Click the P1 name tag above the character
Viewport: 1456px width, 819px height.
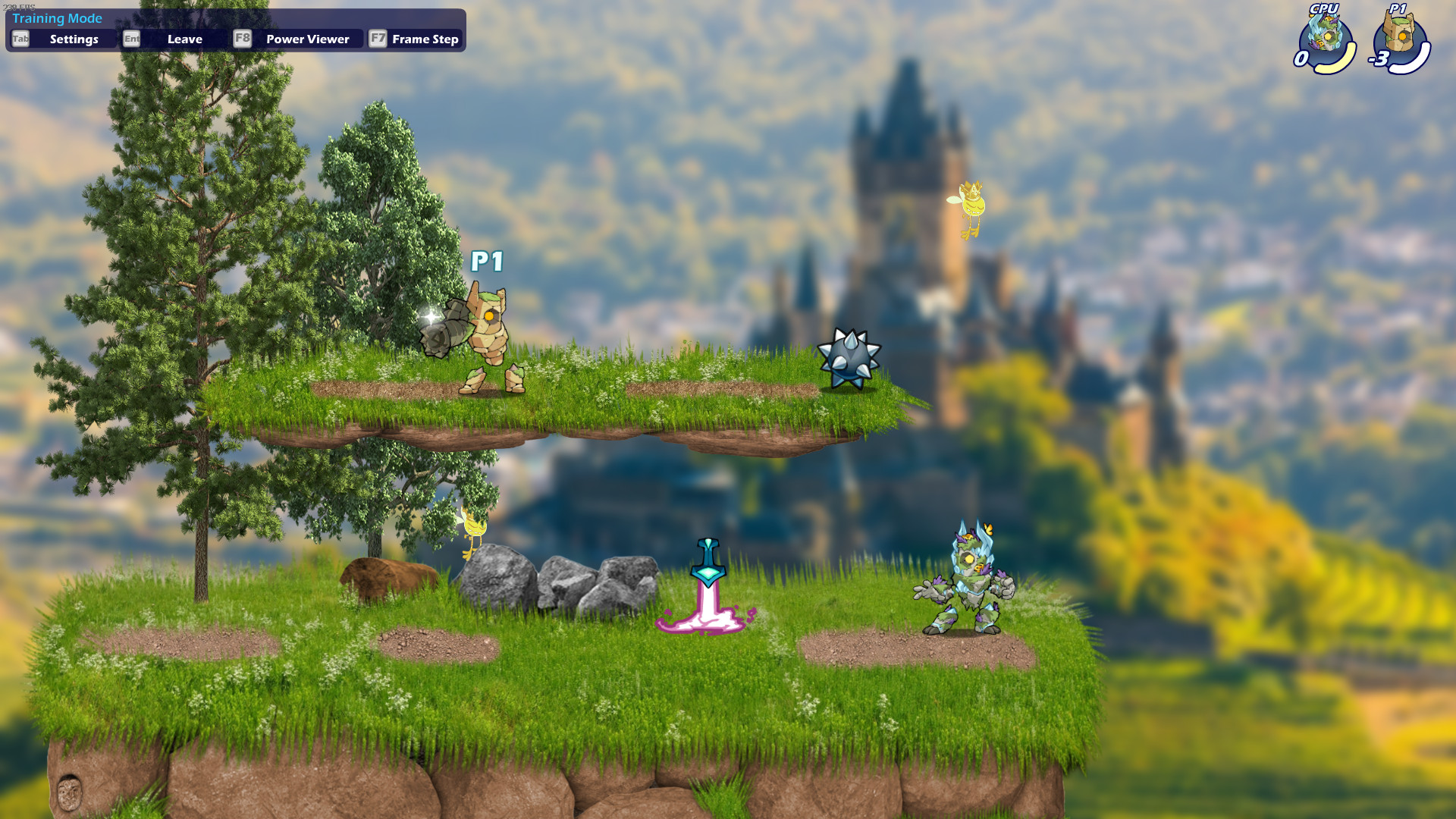(x=488, y=261)
